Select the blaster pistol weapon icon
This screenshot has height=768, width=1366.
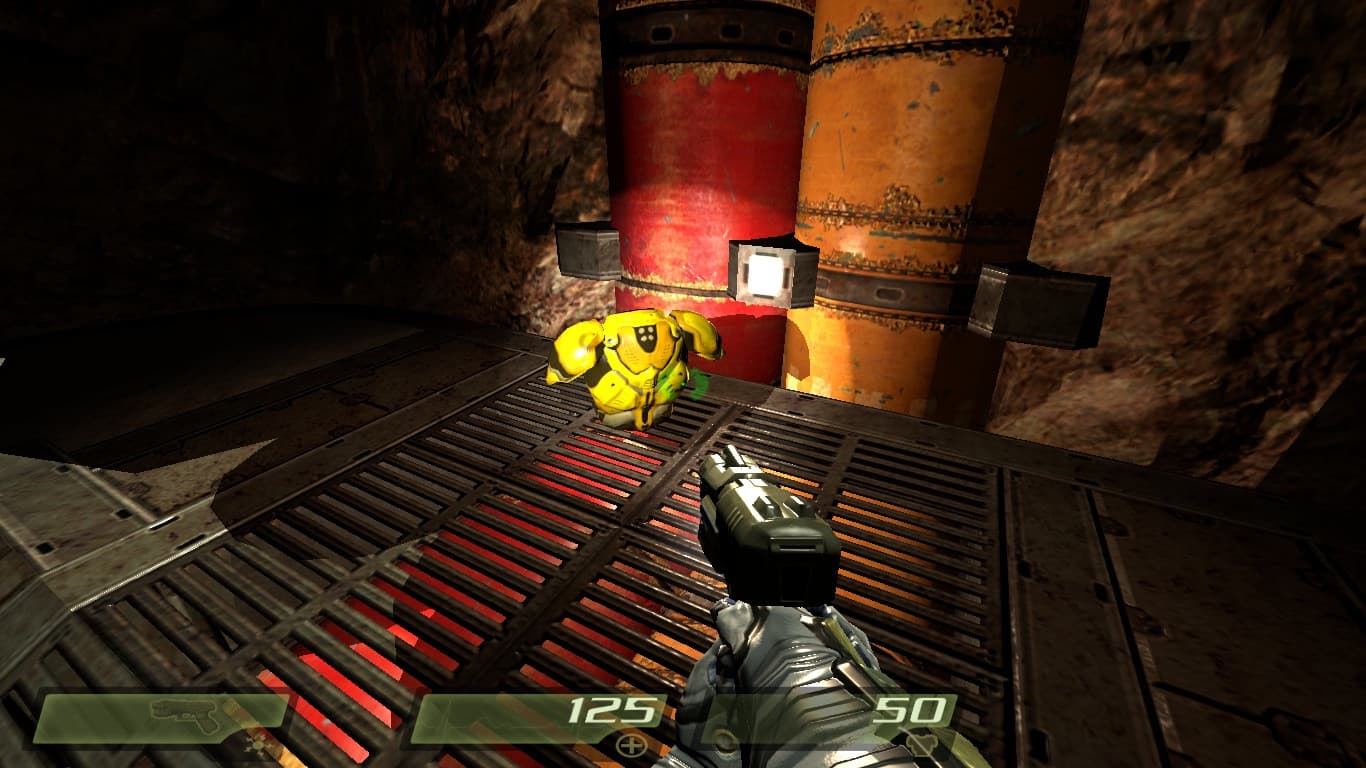pos(184,715)
